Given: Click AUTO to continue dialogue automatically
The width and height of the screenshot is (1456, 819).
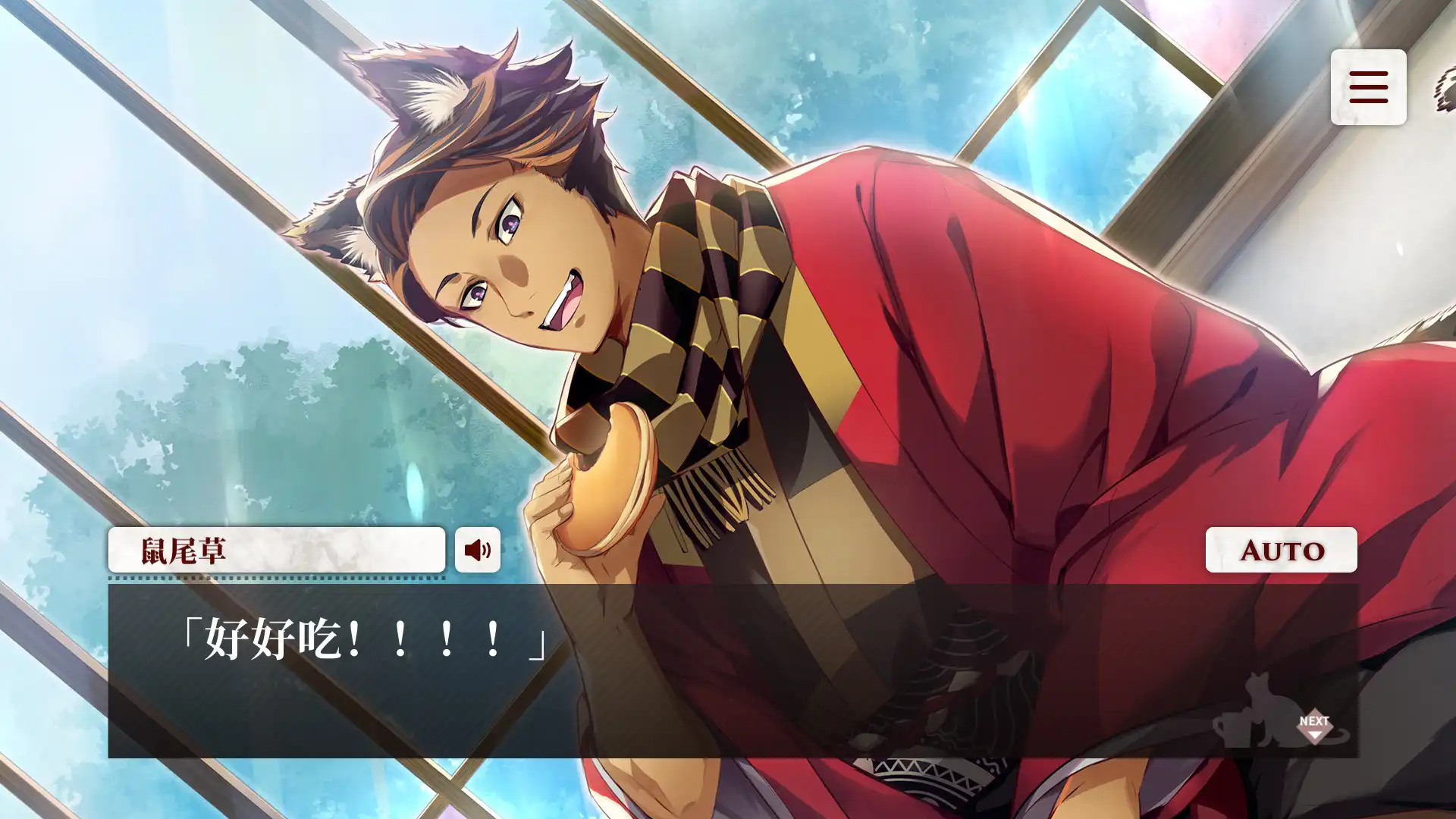Looking at the screenshot, I should tap(1280, 550).
